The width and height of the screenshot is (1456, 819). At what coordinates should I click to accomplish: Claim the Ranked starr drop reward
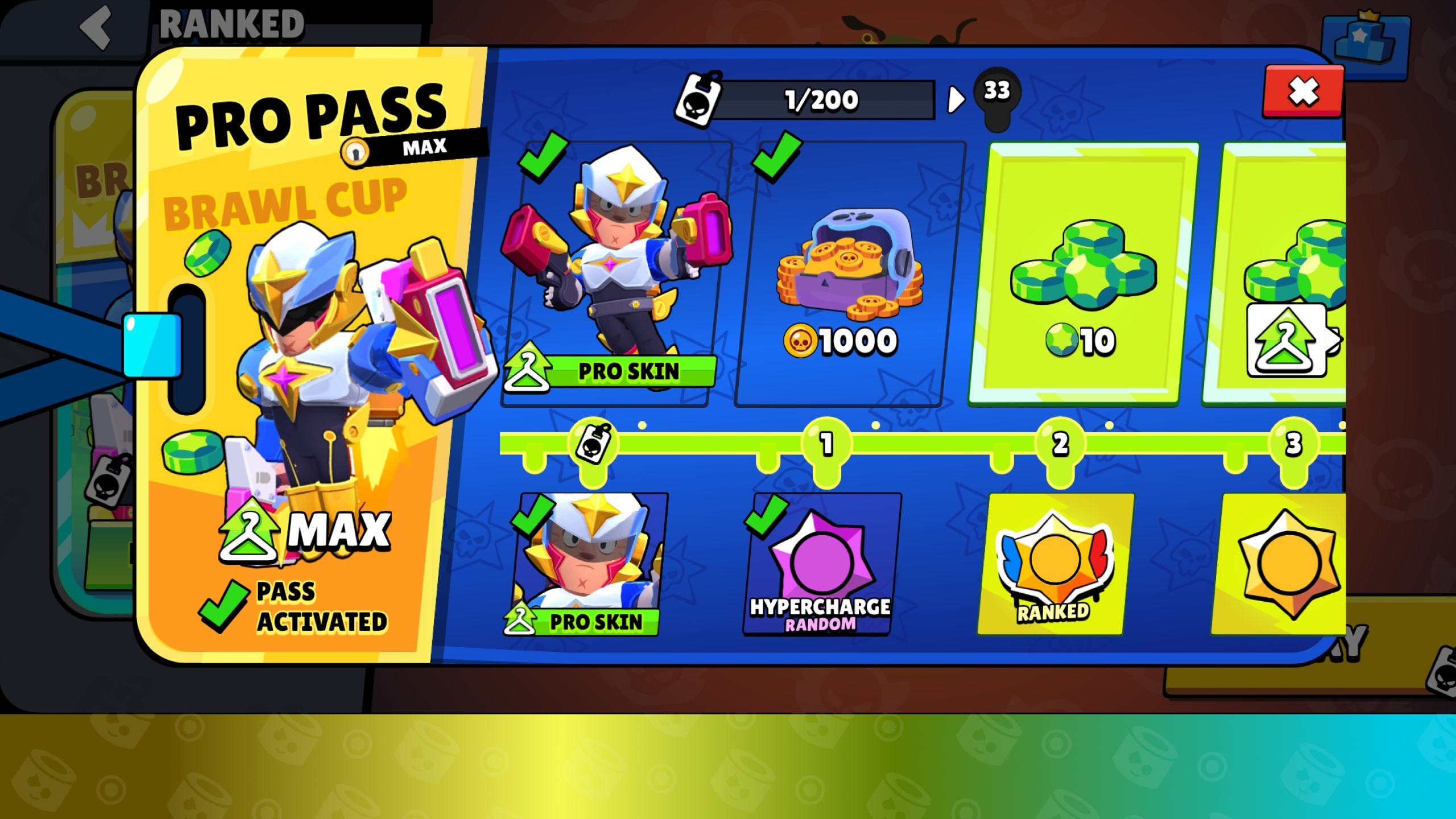[1054, 564]
